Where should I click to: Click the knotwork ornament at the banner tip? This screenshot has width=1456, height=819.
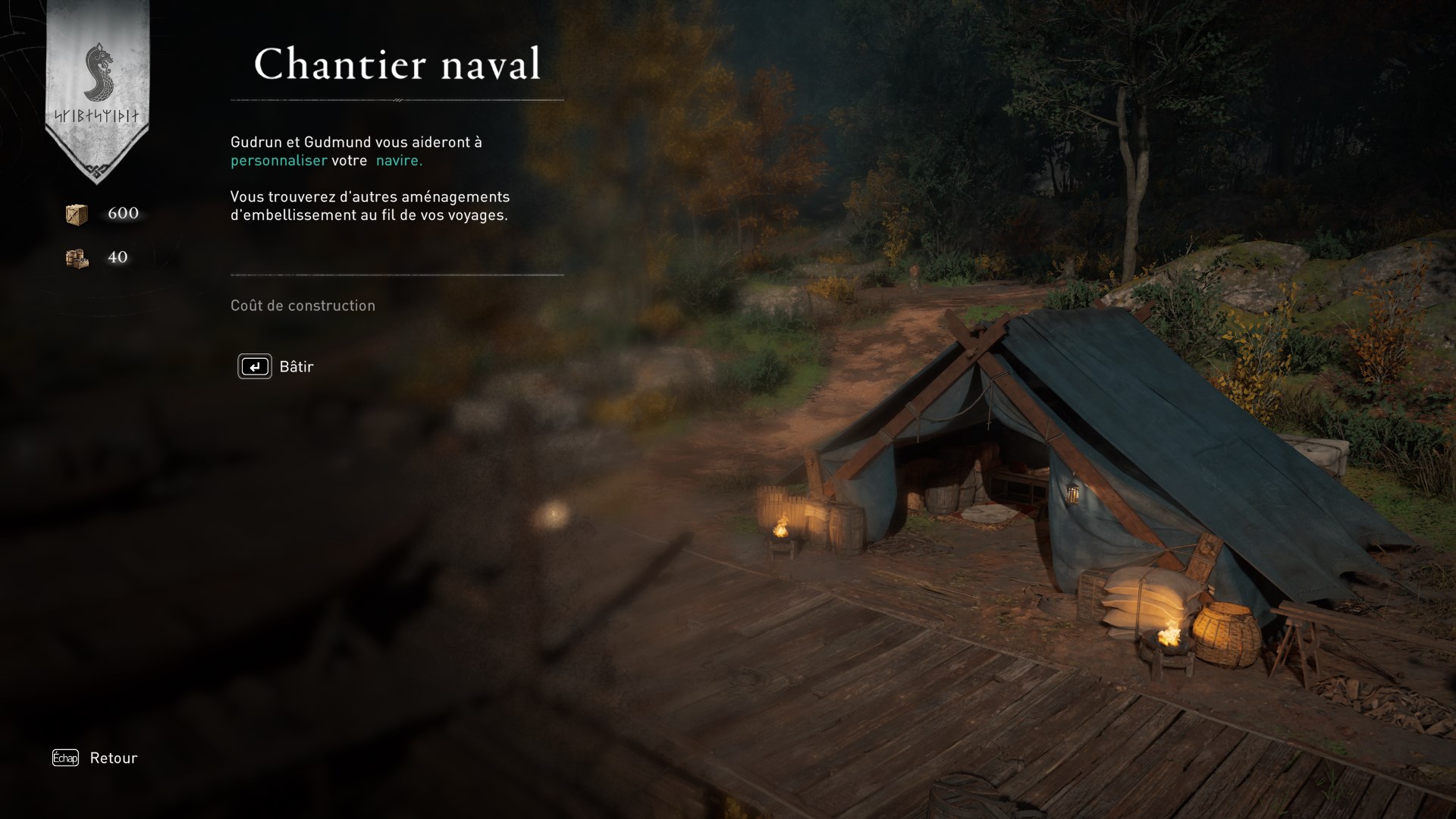(97, 168)
